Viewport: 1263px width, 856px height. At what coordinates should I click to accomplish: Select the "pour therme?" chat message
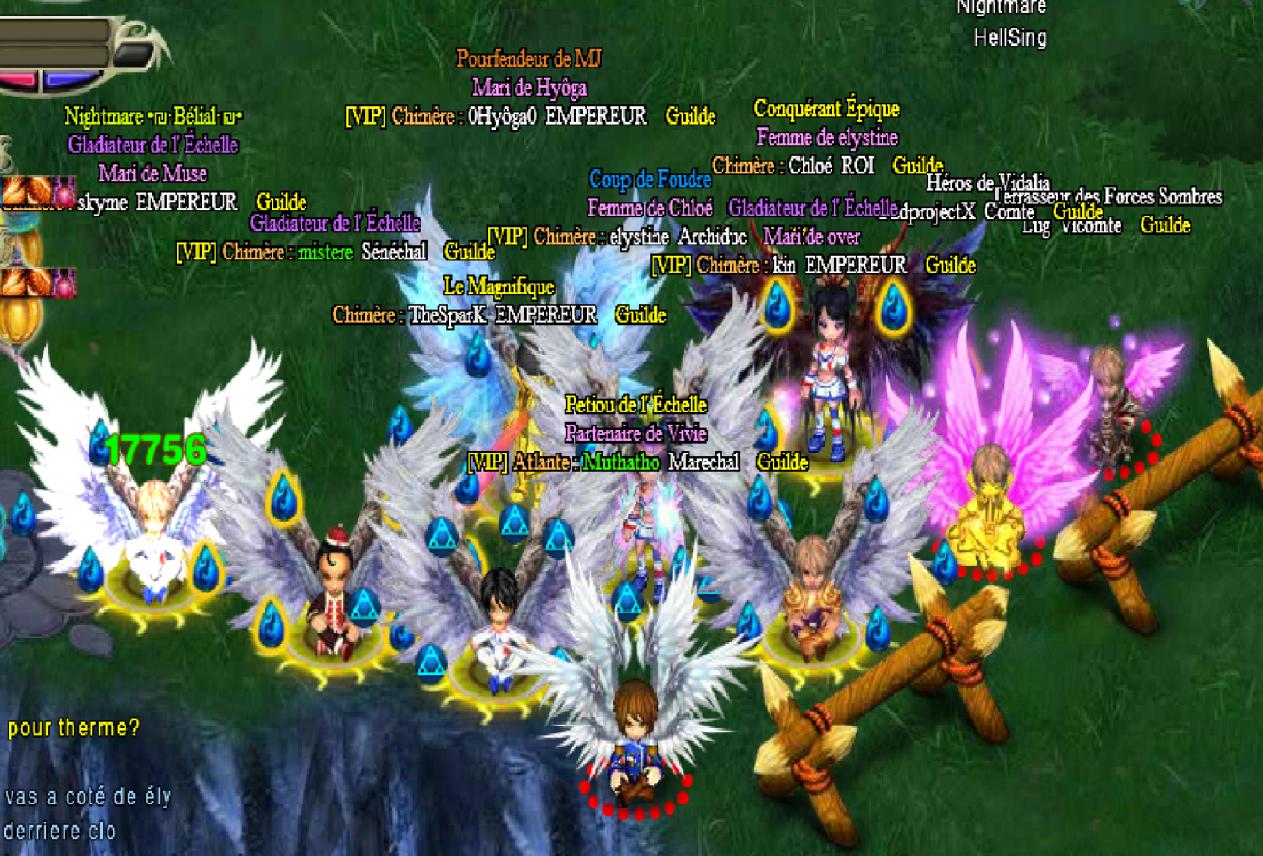pyautogui.click(x=73, y=728)
